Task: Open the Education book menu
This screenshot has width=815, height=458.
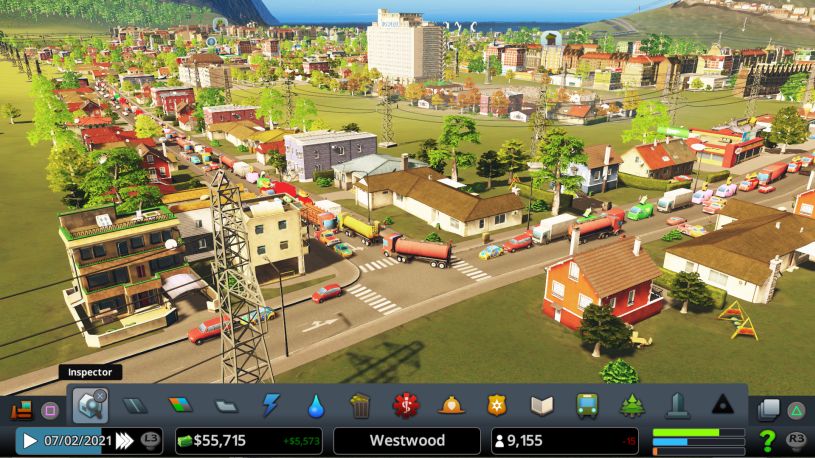Action: coord(542,406)
